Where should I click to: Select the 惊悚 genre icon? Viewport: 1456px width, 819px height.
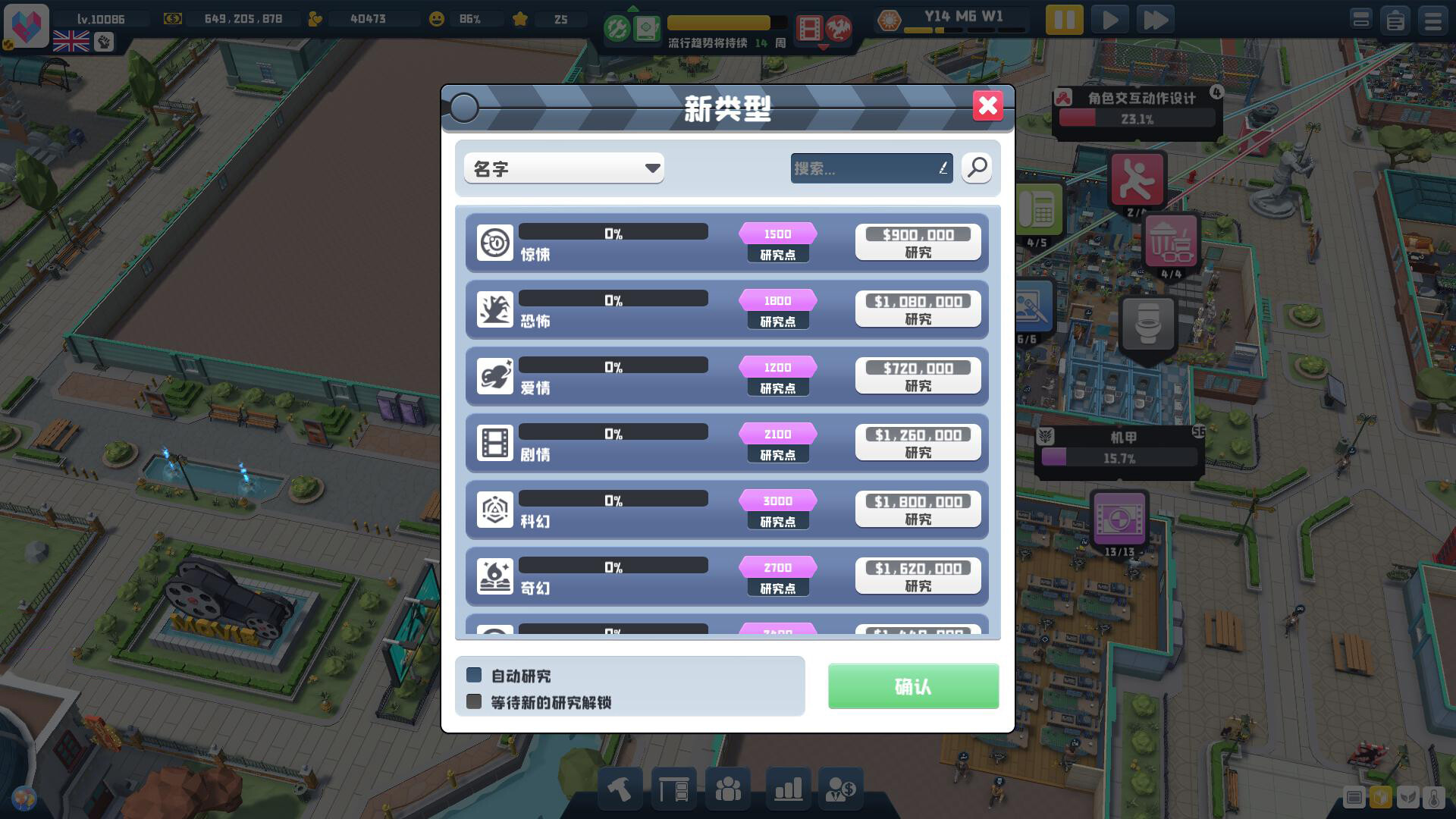coord(495,243)
